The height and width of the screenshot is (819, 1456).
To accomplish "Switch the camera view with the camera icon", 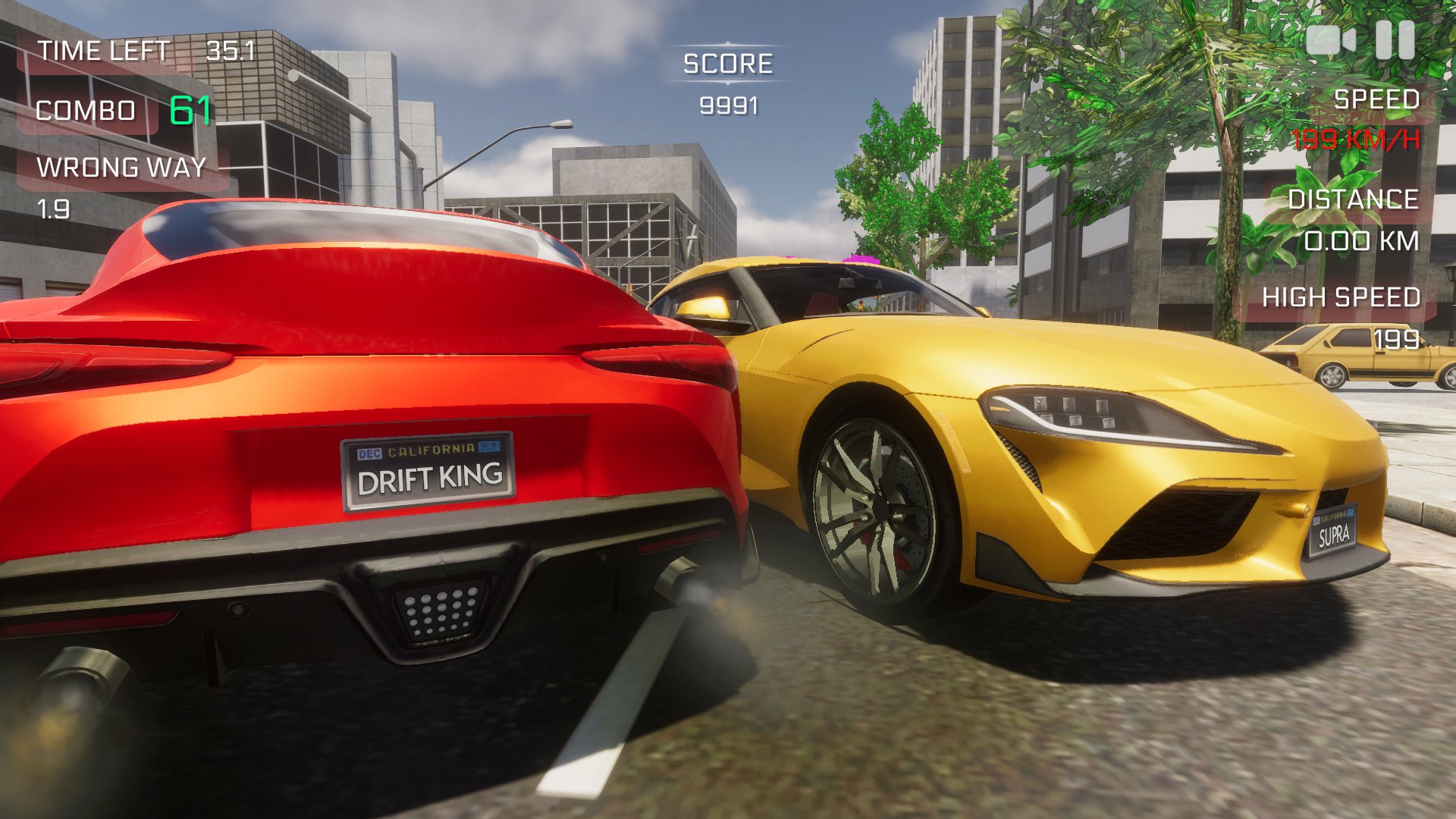I will 1330,39.
